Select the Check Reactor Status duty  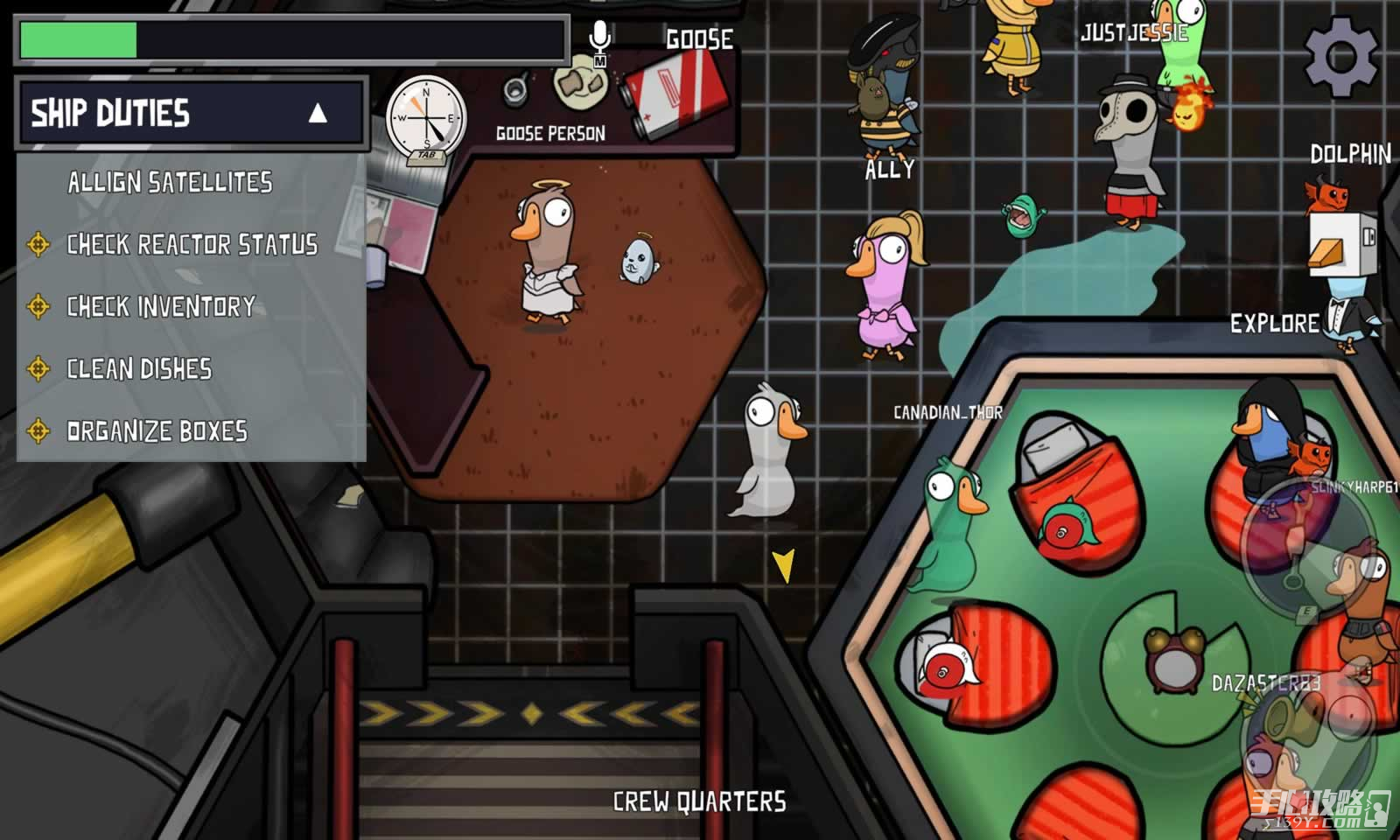point(192,244)
